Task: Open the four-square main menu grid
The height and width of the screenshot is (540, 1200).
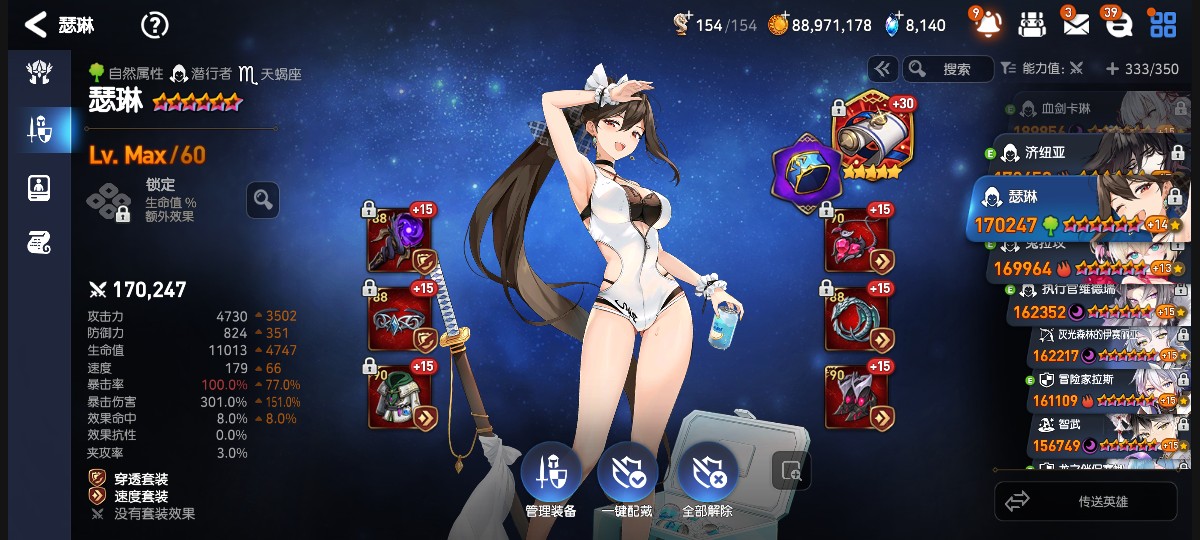Action: 1162,25
